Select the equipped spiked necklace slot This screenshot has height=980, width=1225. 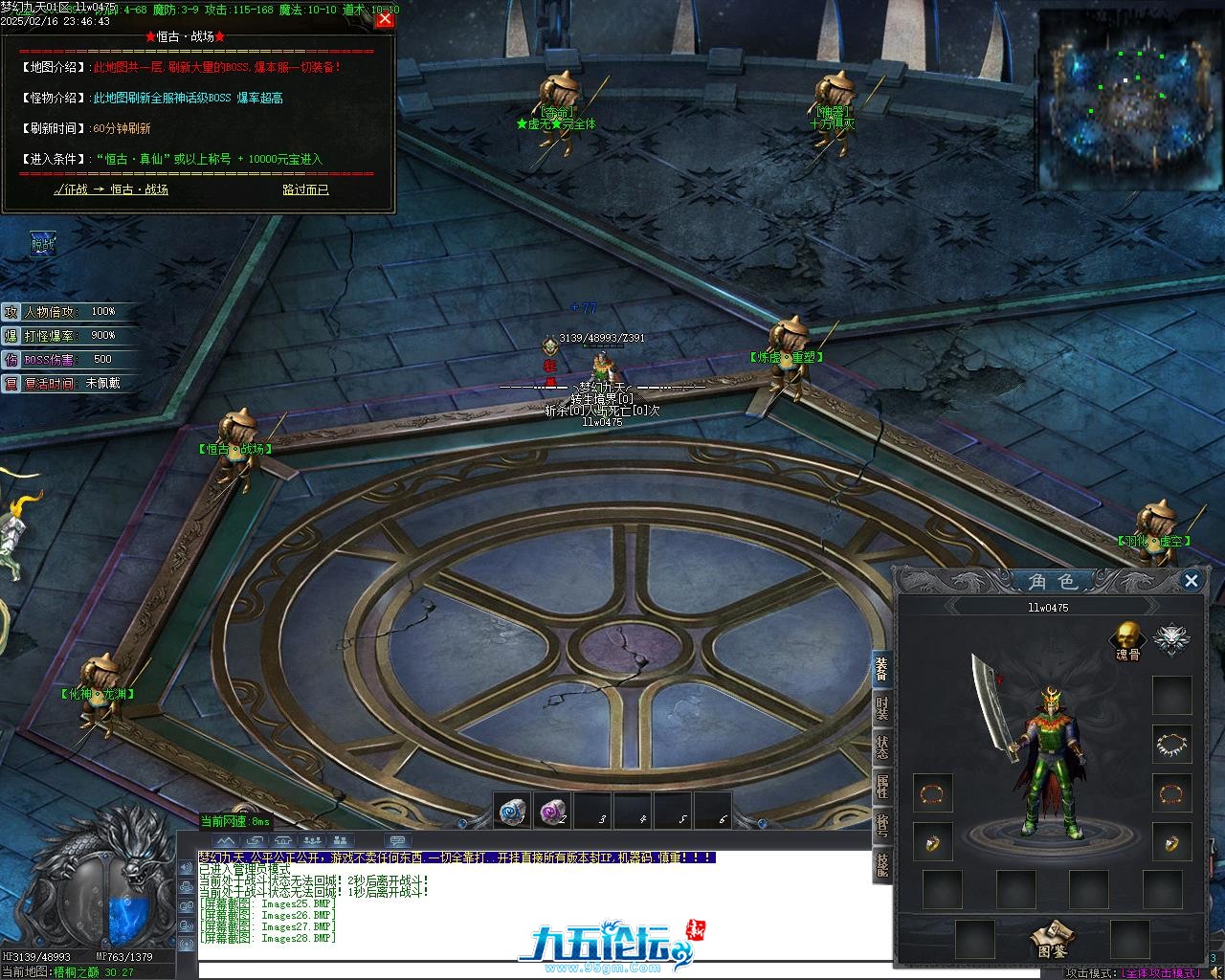(x=1171, y=744)
